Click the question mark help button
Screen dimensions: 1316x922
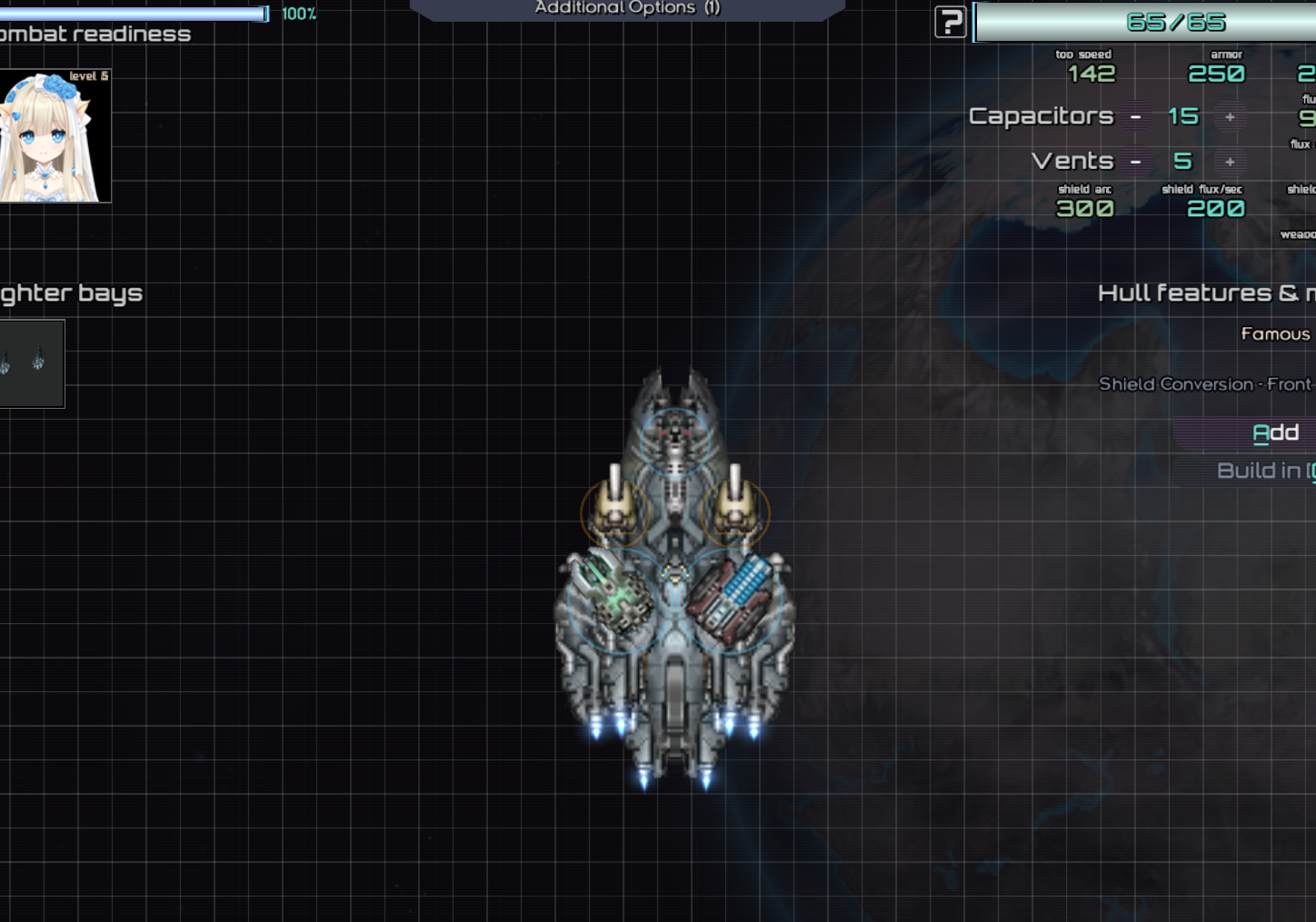(x=950, y=22)
